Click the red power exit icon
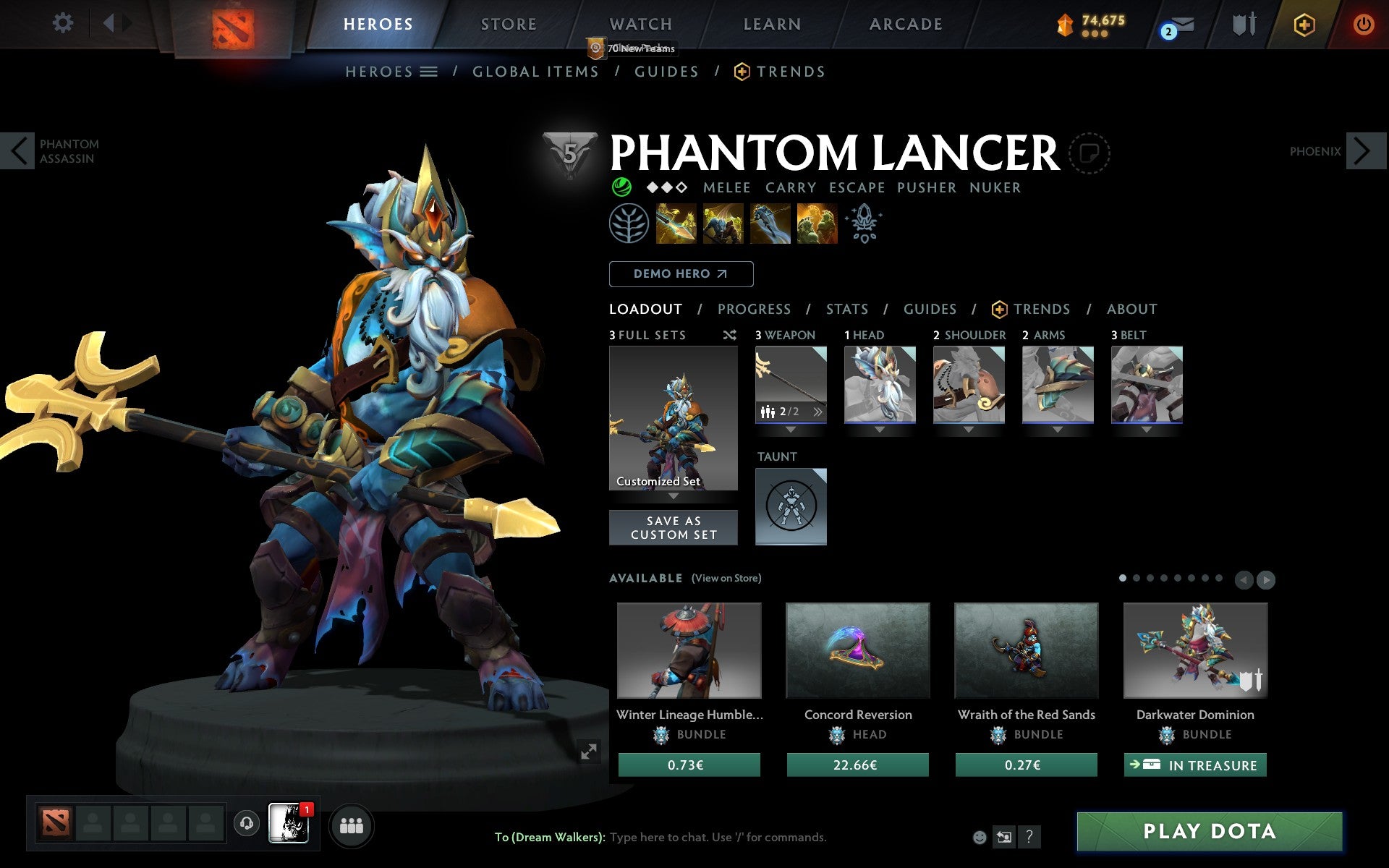 (1366, 24)
